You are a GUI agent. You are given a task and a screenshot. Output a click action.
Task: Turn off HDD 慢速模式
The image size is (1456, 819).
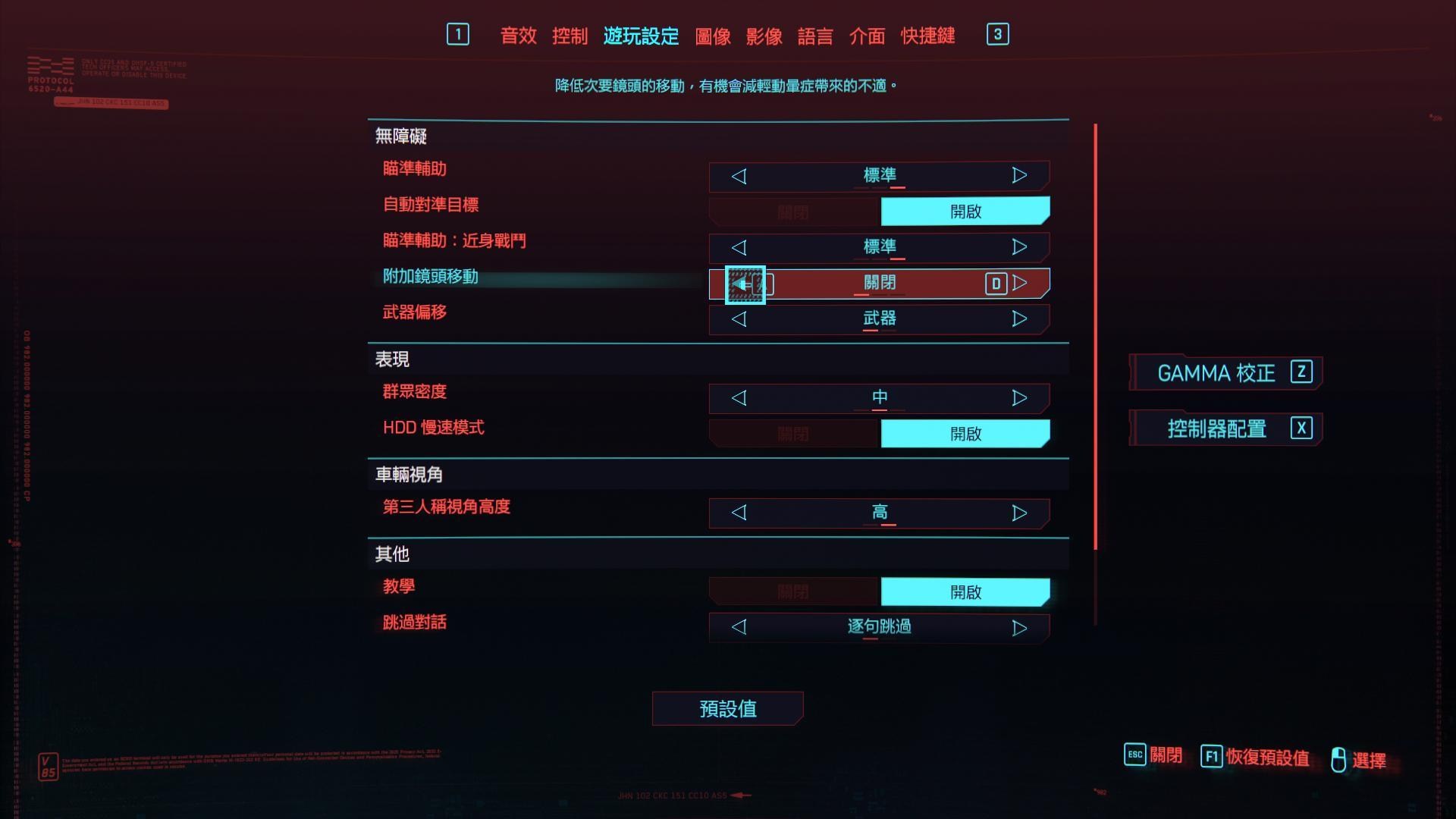coord(792,433)
